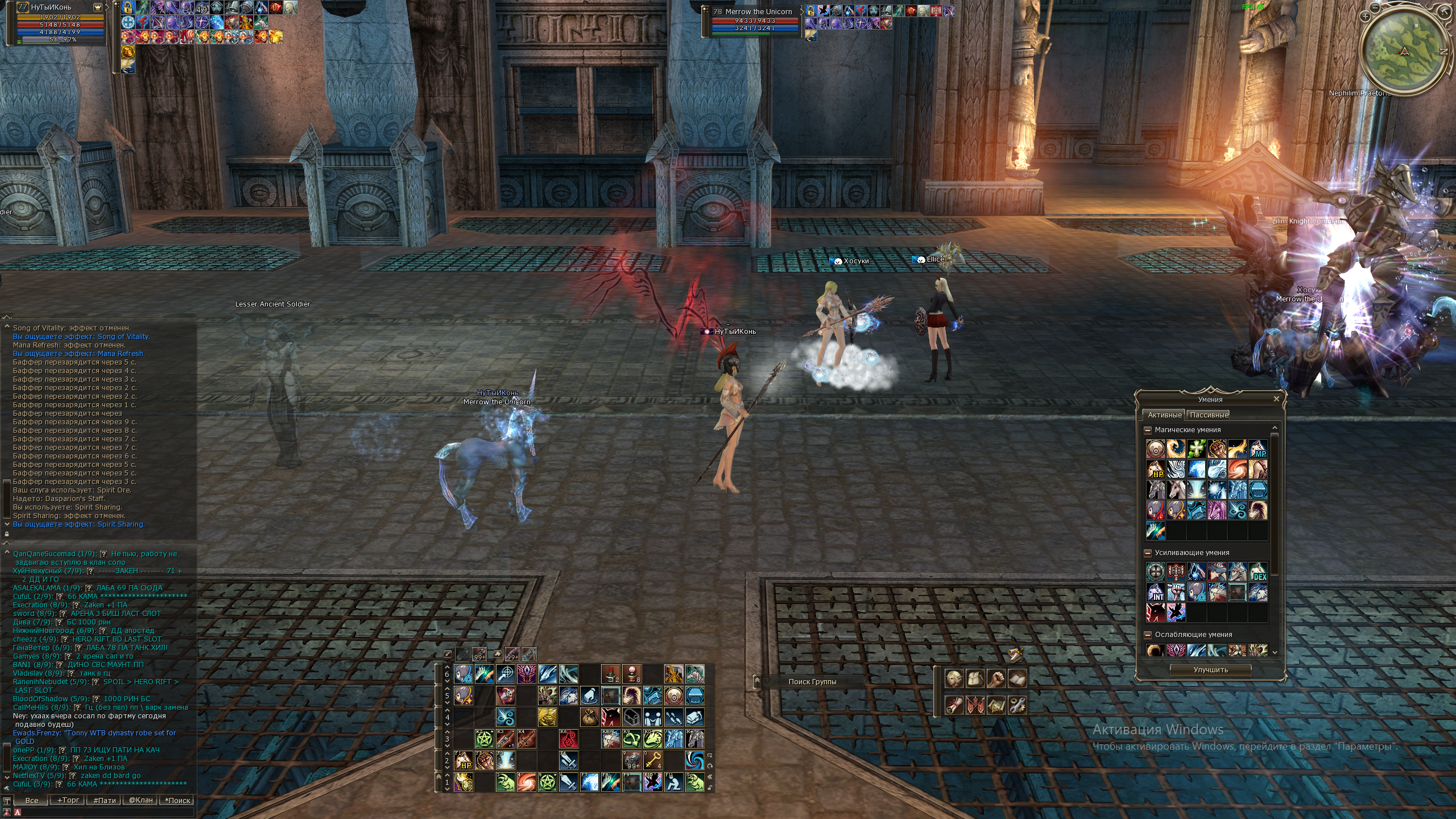
Task: Use the brown sack hotbar item
Action: tap(589, 717)
